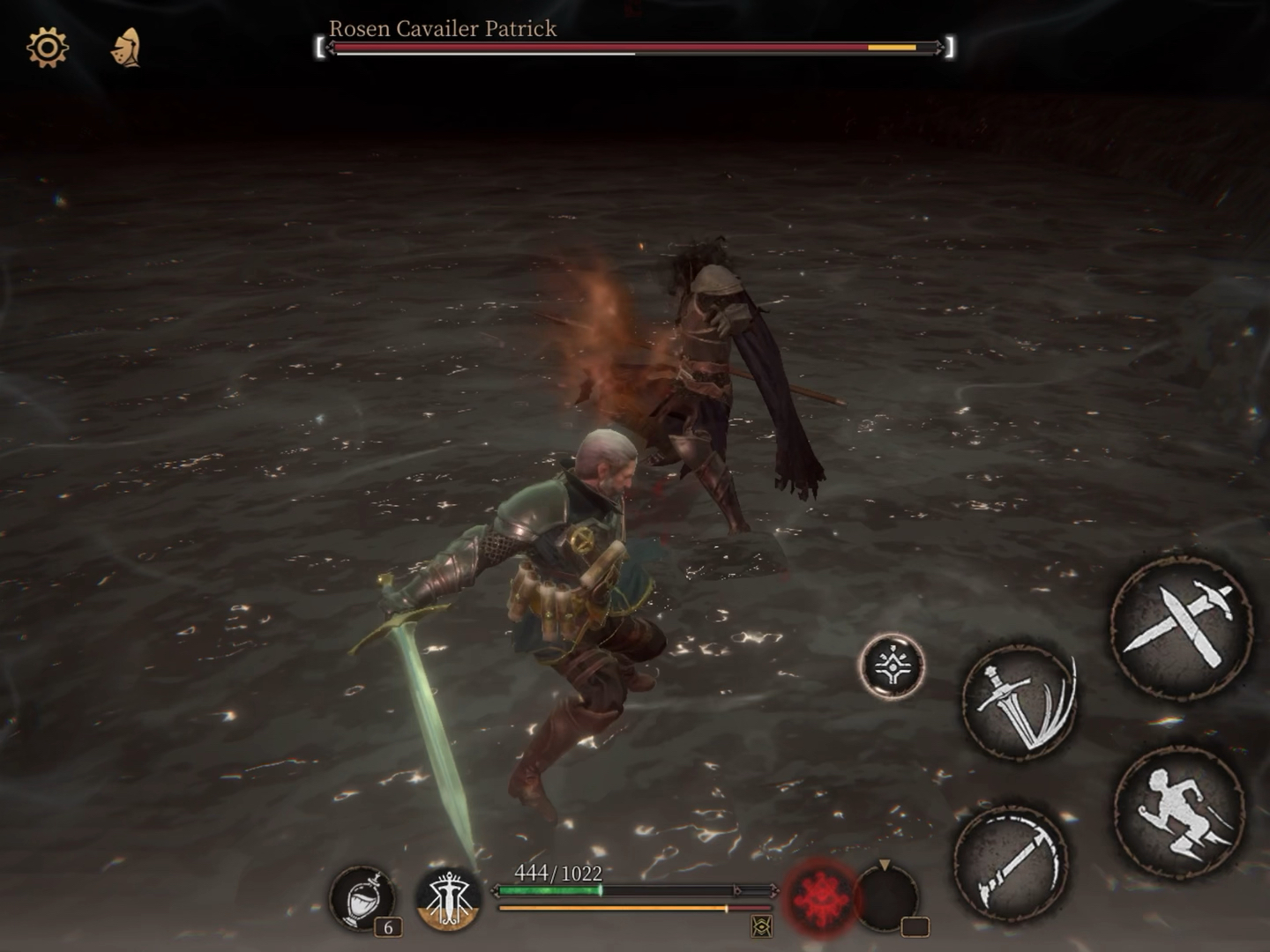This screenshot has height=952, width=1270.
Task: Open the knight helmet character menu
Action: tap(126, 48)
